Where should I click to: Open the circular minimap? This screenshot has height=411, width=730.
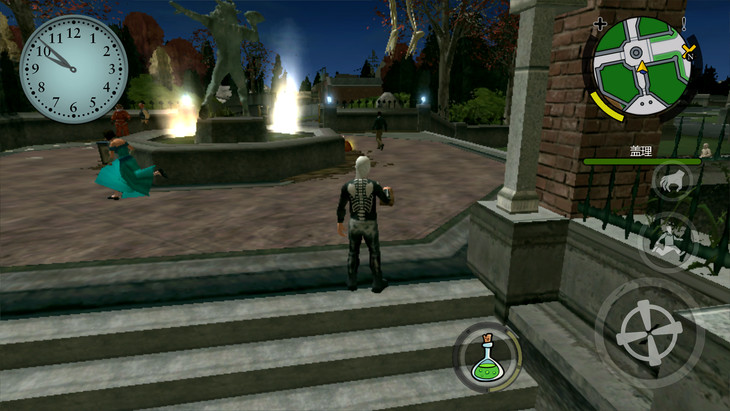click(x=640, y=66)
